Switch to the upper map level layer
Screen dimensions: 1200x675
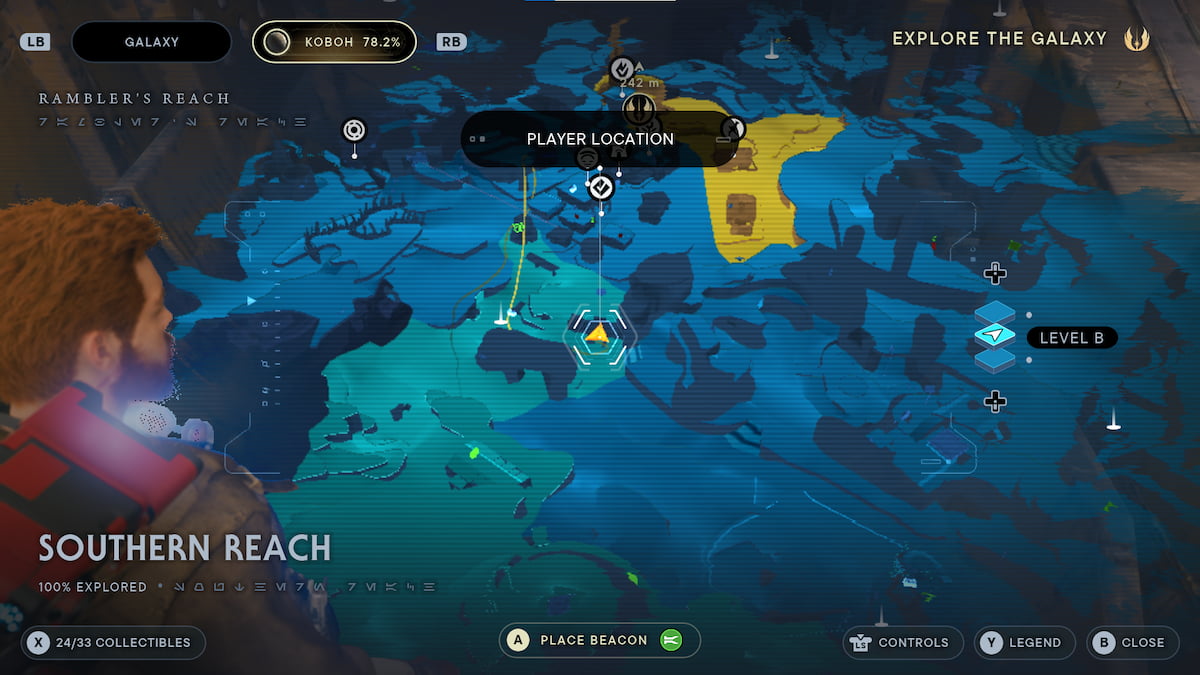[x=994, y=312]
